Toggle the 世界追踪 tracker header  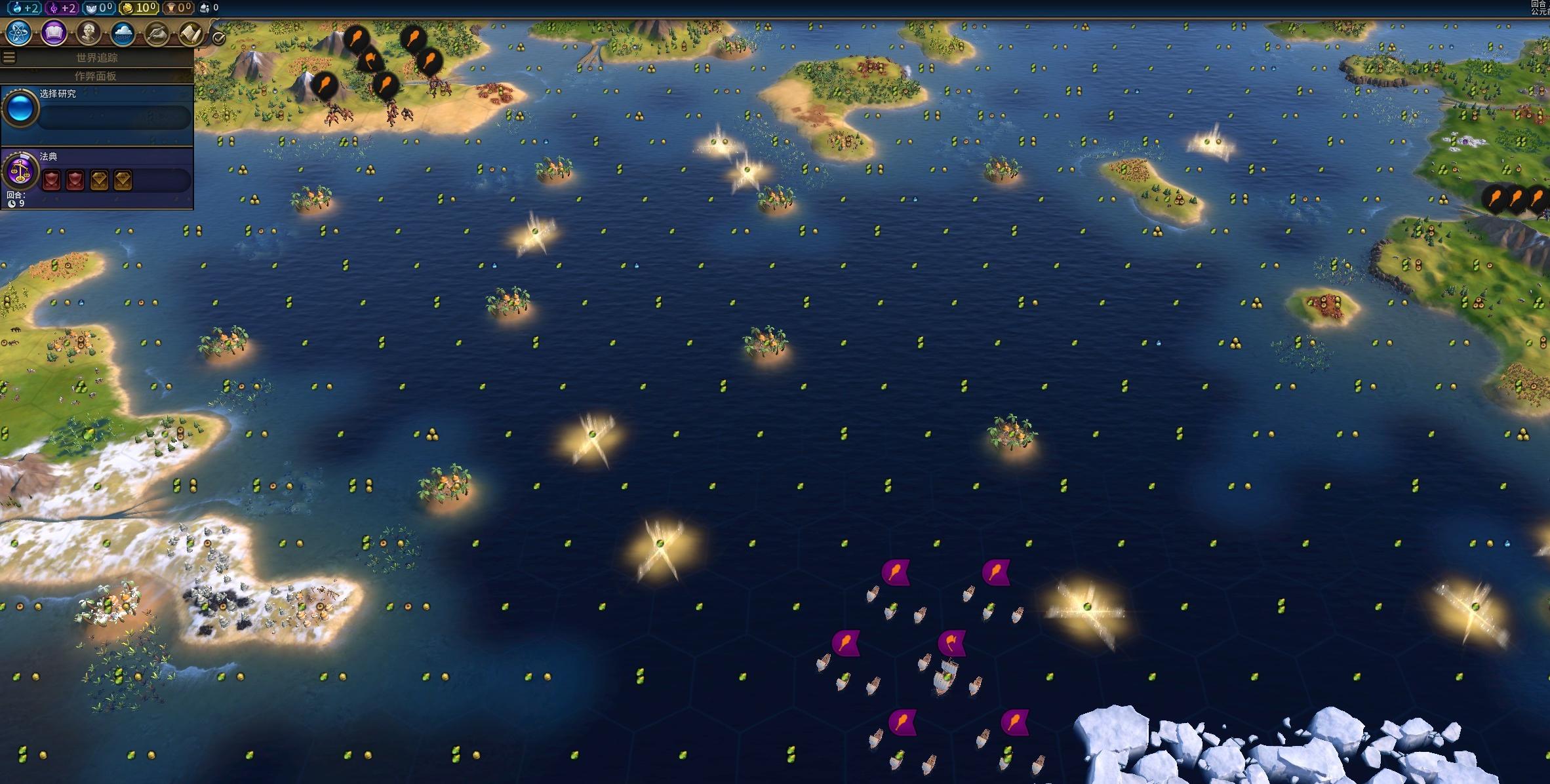coord(97,58)
